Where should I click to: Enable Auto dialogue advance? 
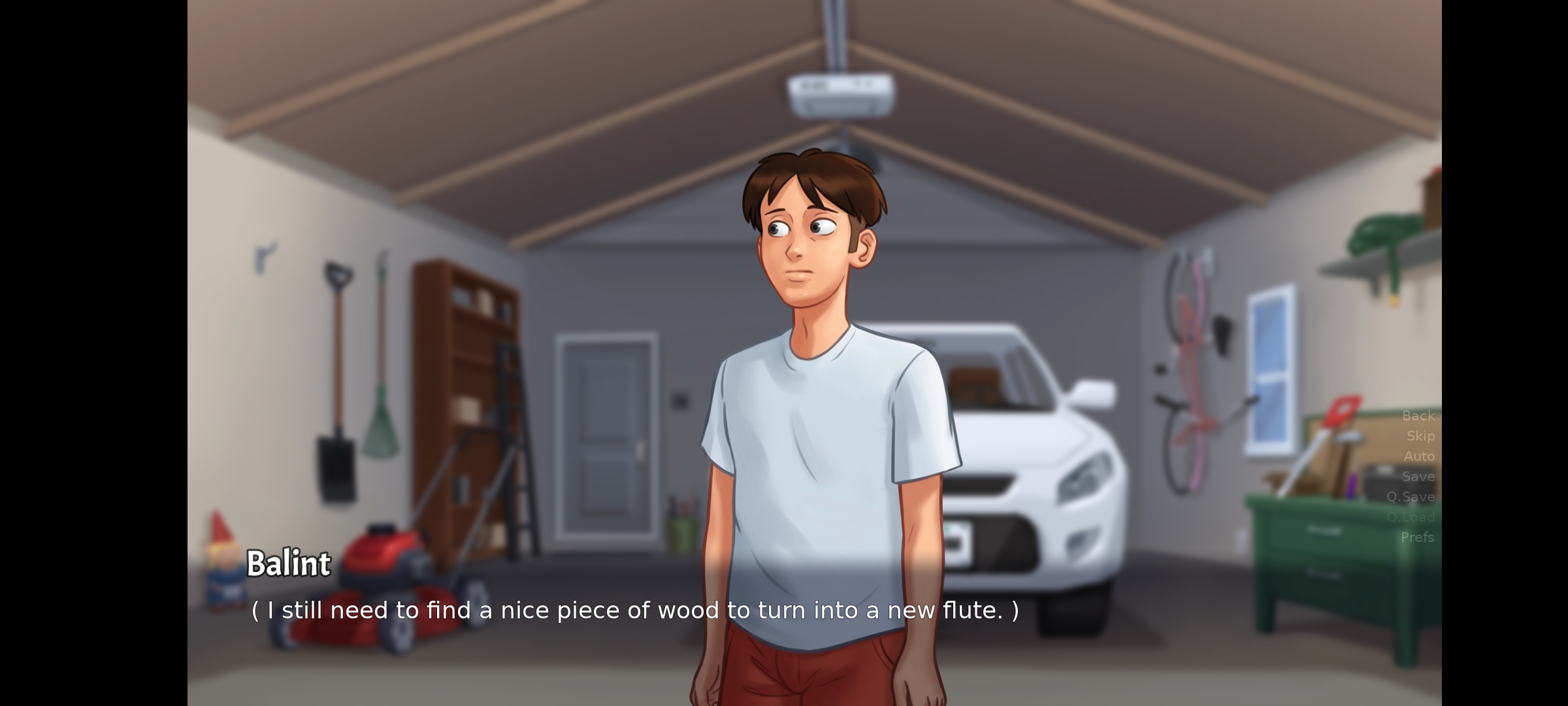point(1419,456)
